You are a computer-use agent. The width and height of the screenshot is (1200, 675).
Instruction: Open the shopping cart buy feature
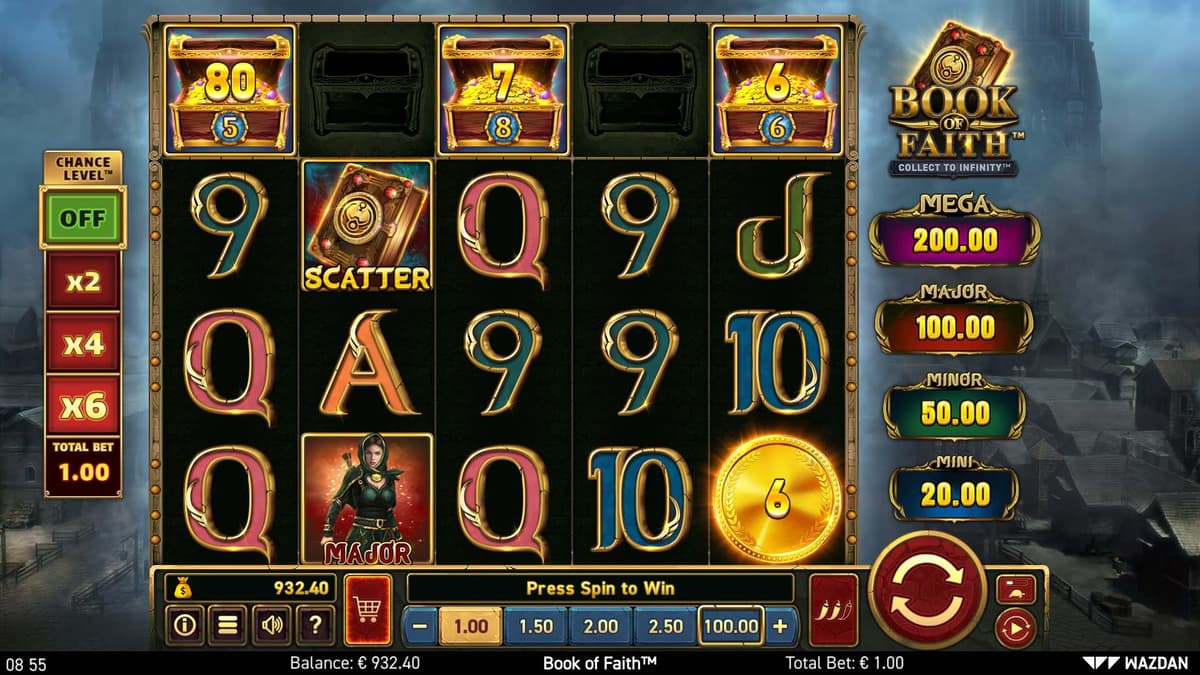click(367, 609)
